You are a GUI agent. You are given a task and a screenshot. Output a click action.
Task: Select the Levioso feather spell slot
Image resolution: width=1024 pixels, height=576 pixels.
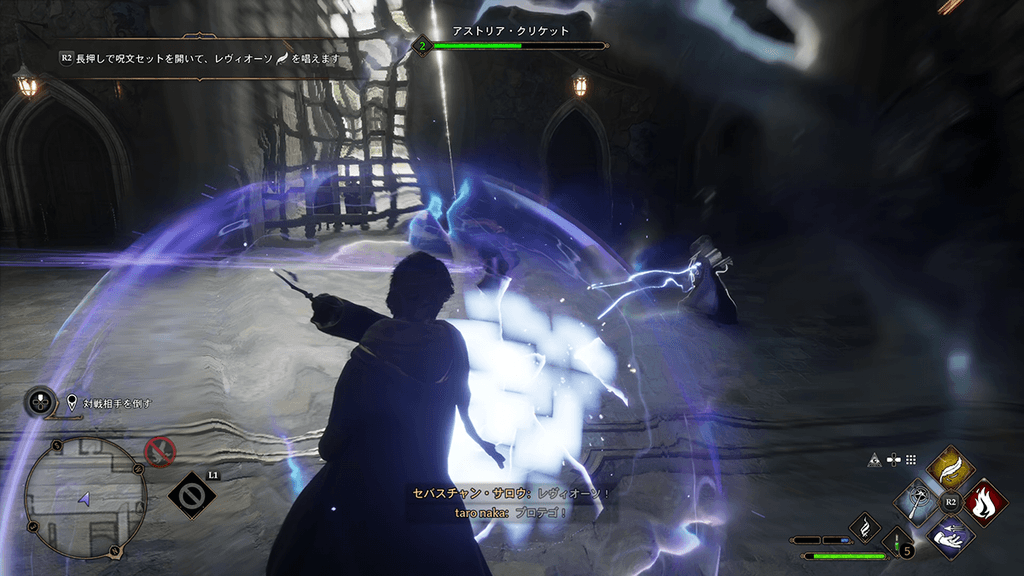pos(951,468)
